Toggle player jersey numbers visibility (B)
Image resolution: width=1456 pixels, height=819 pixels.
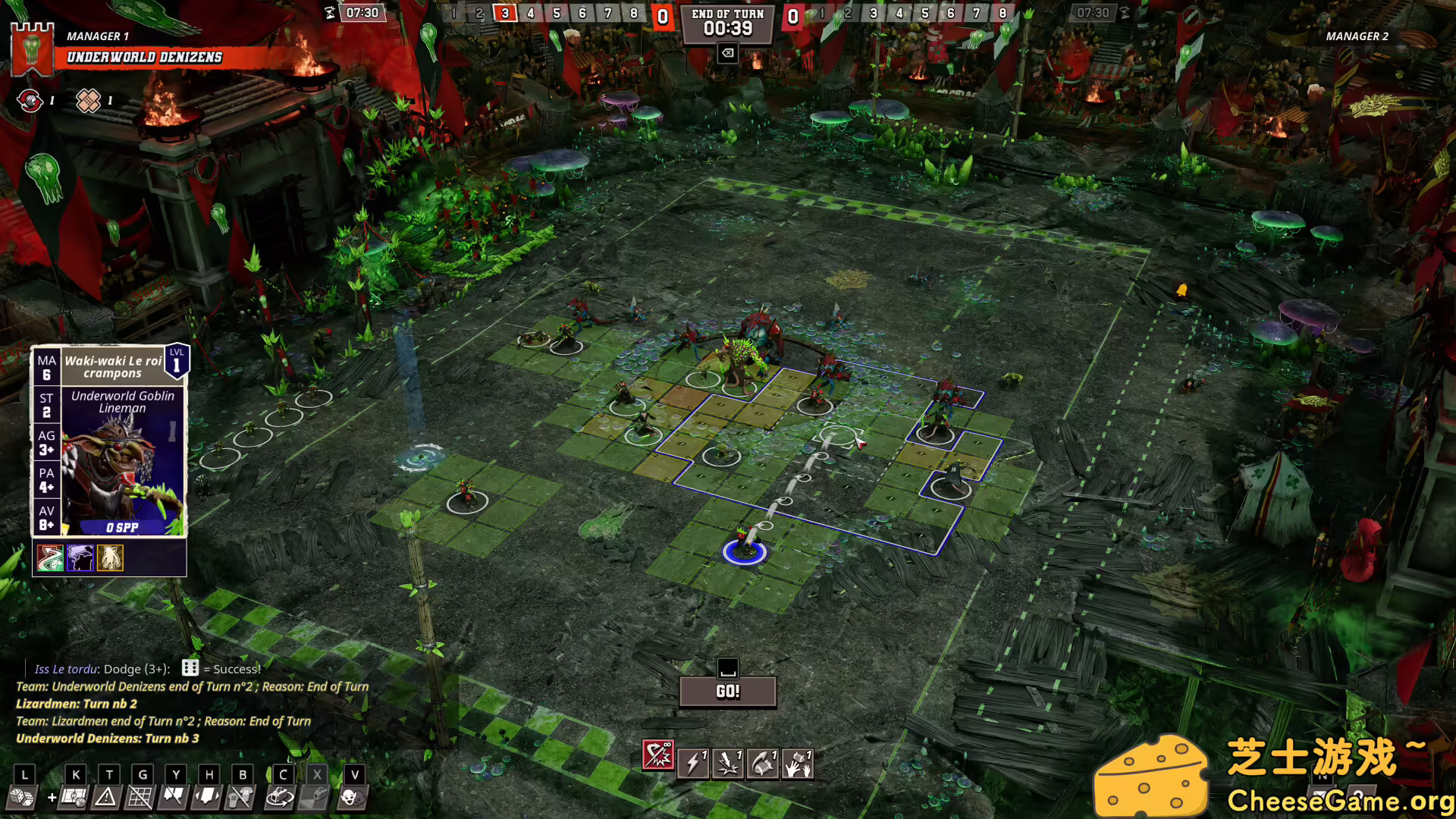coord(240,798)
